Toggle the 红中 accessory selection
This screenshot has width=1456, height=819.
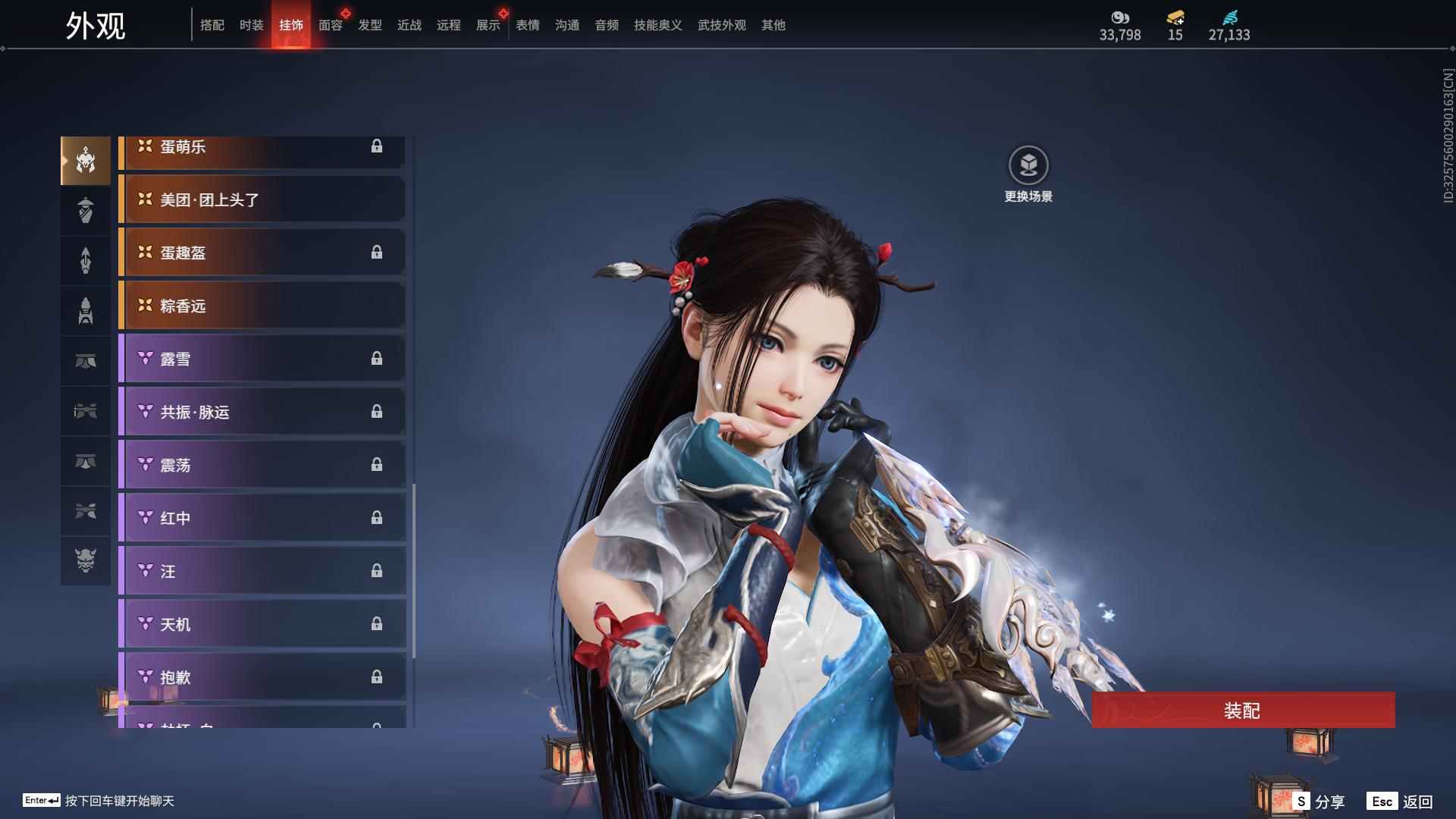262,518
